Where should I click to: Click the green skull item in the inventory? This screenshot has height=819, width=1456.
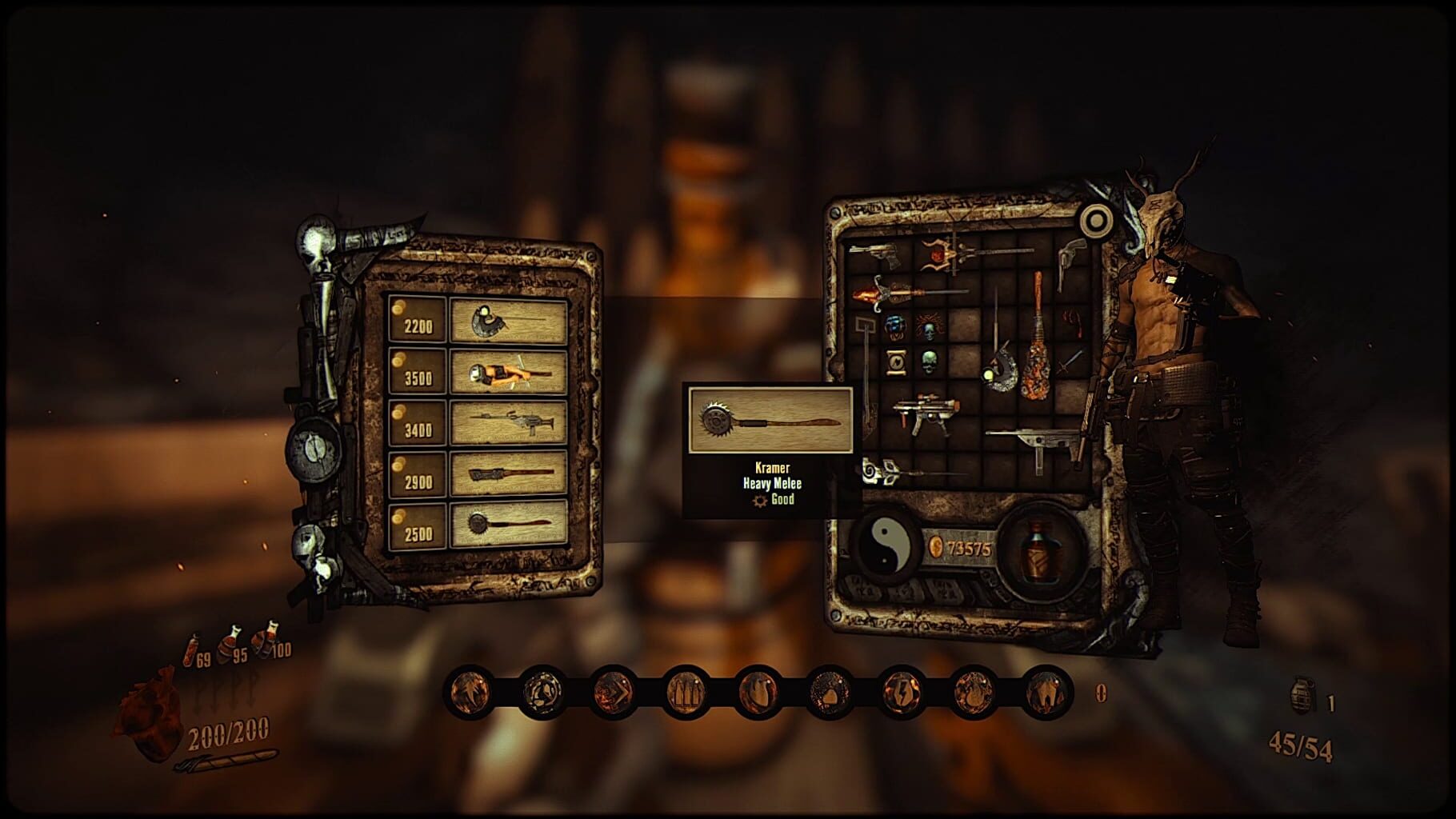tap(929, 360)
